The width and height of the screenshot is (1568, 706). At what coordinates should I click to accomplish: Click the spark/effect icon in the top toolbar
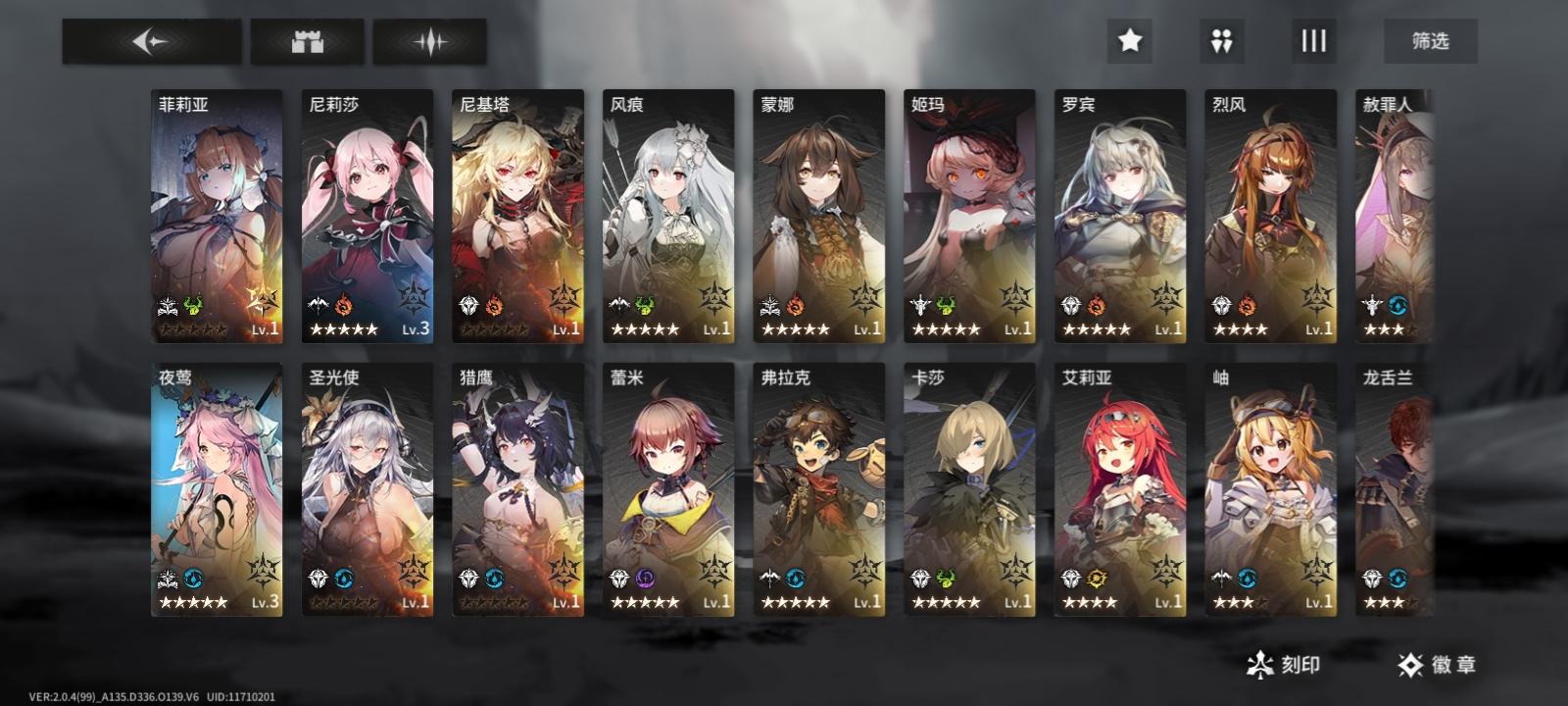click(430, 41)
